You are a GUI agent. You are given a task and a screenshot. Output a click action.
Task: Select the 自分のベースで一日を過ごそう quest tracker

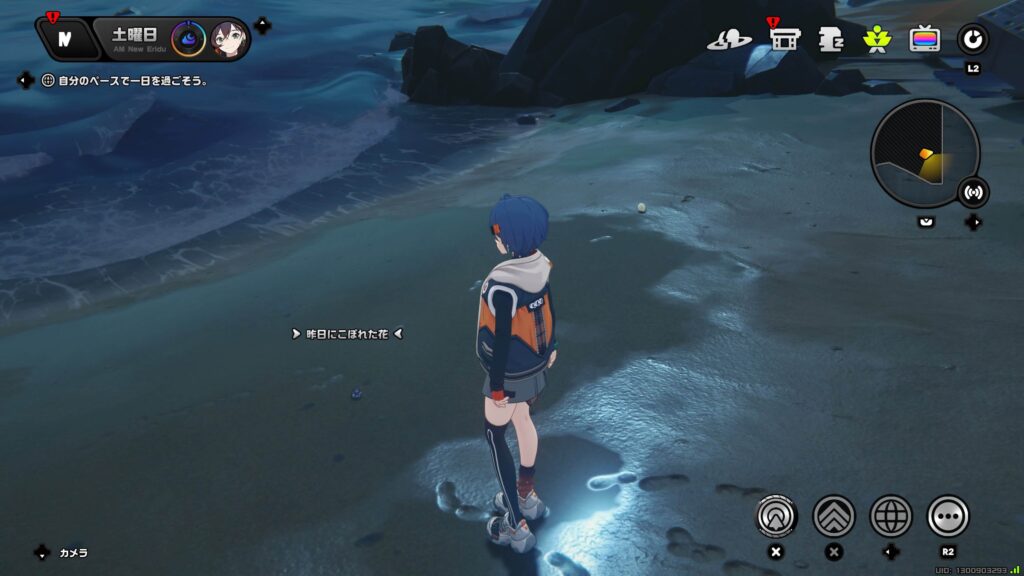coord(125,81)
